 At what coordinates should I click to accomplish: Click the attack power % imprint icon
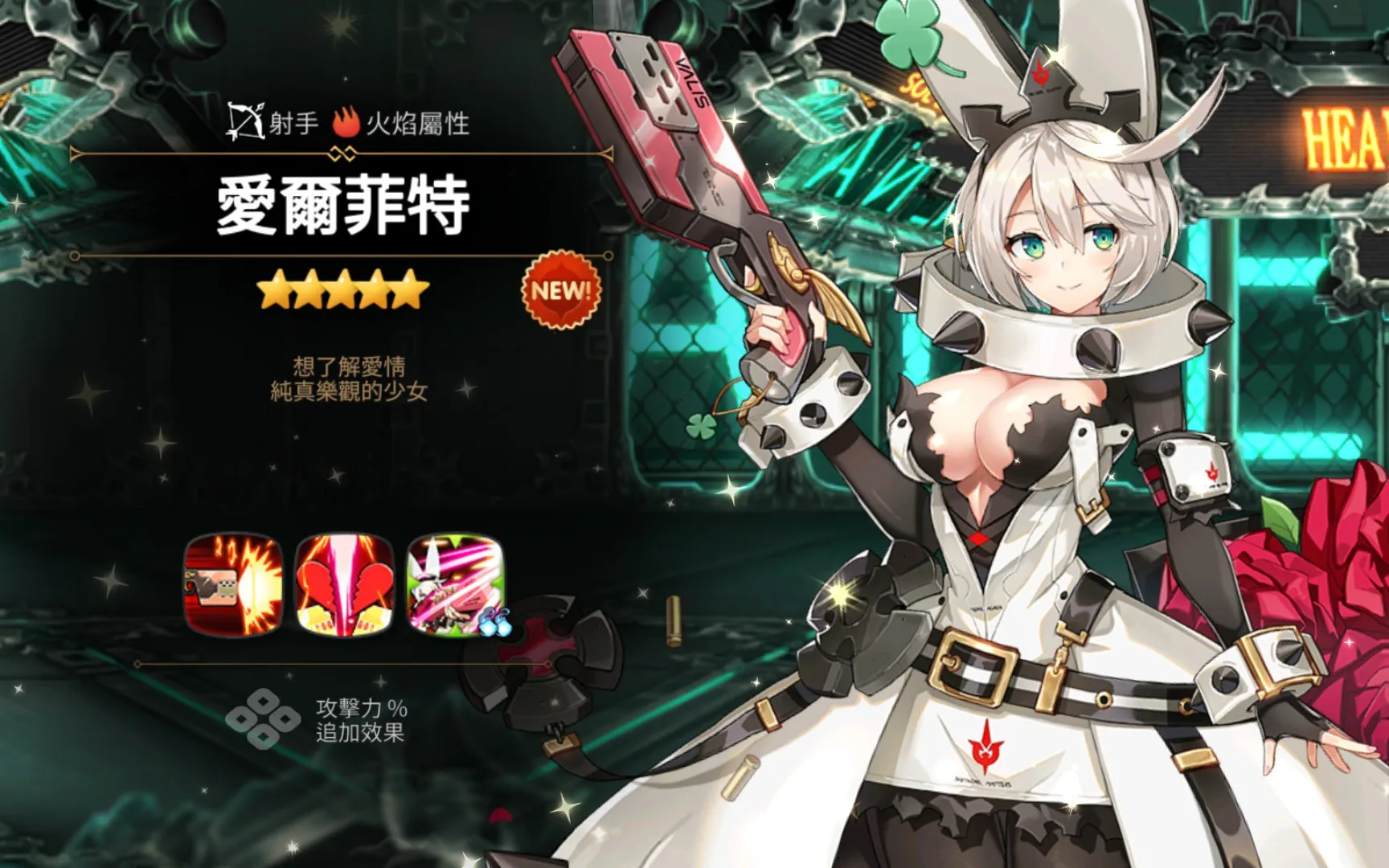coord(263,719)
